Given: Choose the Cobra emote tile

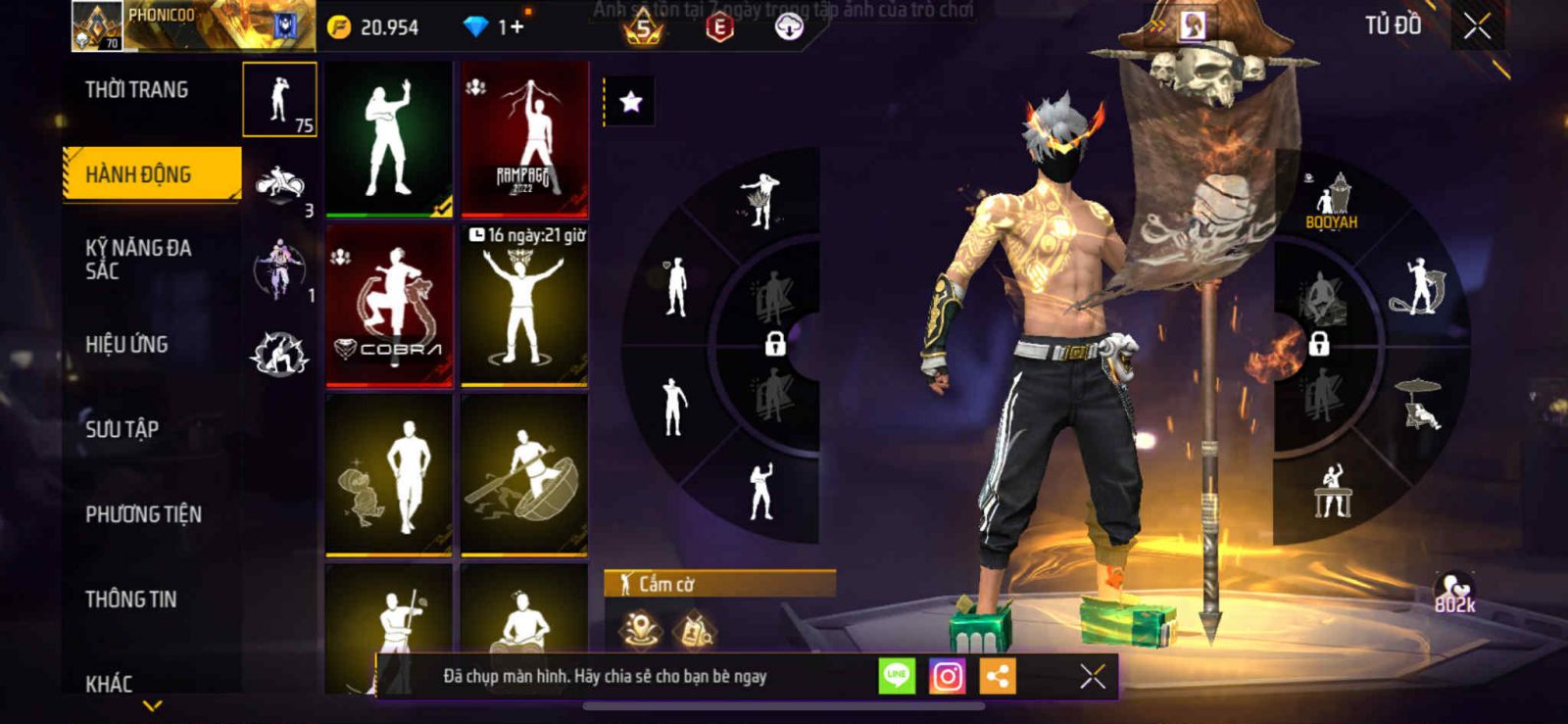Looking at the screenshot, I should pyautogui.click(x=389, y=306).
